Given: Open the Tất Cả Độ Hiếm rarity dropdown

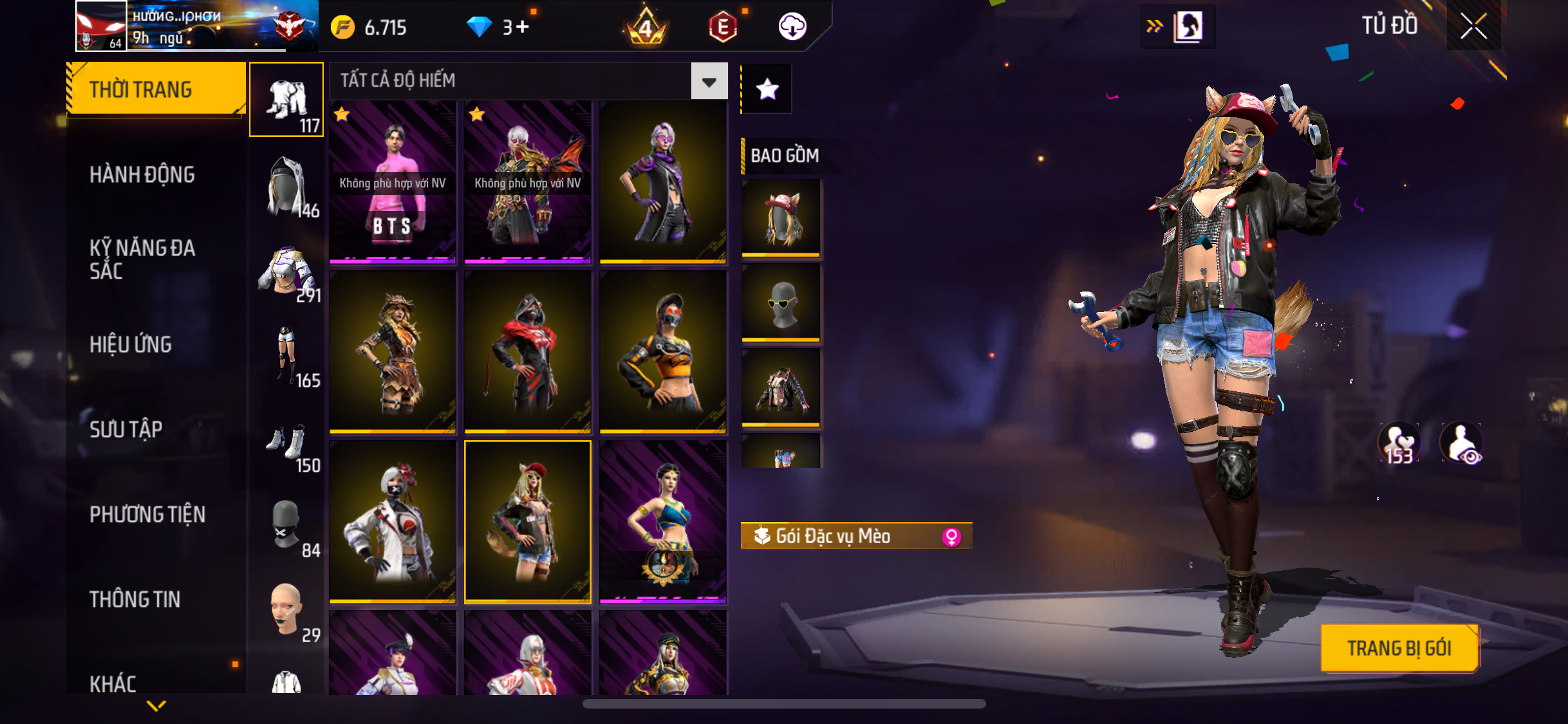Looking at the screenshot, I should (x=709, y=81).
